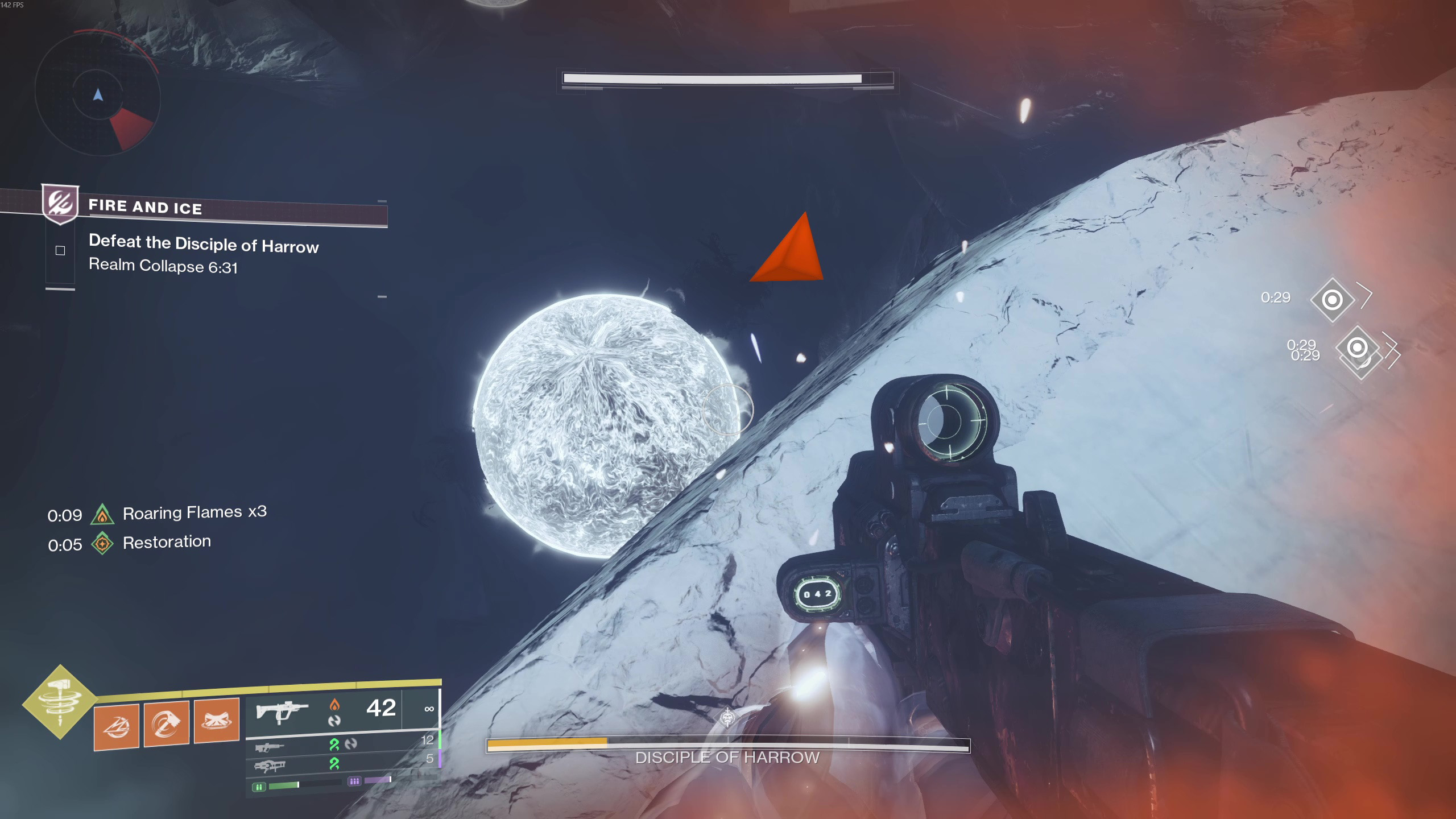This screenshot has width=1456, height=819.
Task: Inspect the Restoration buff icon
Action: click(102, 543)
